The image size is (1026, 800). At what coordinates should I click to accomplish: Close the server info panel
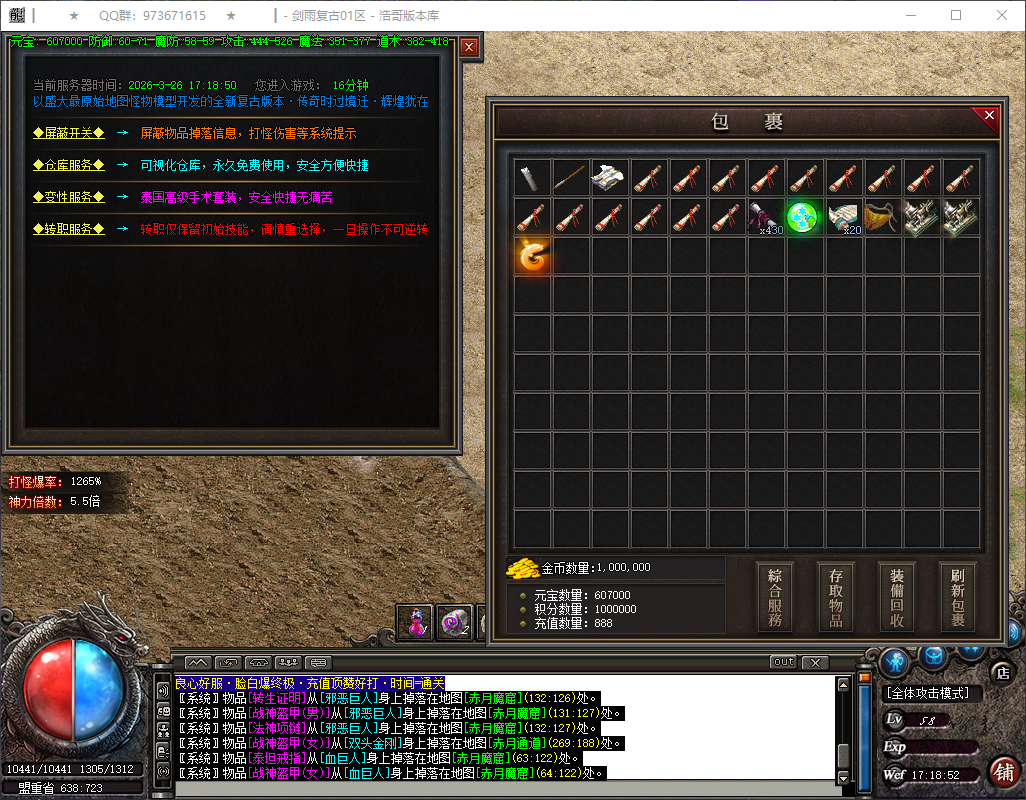click(x=469, y=46)
